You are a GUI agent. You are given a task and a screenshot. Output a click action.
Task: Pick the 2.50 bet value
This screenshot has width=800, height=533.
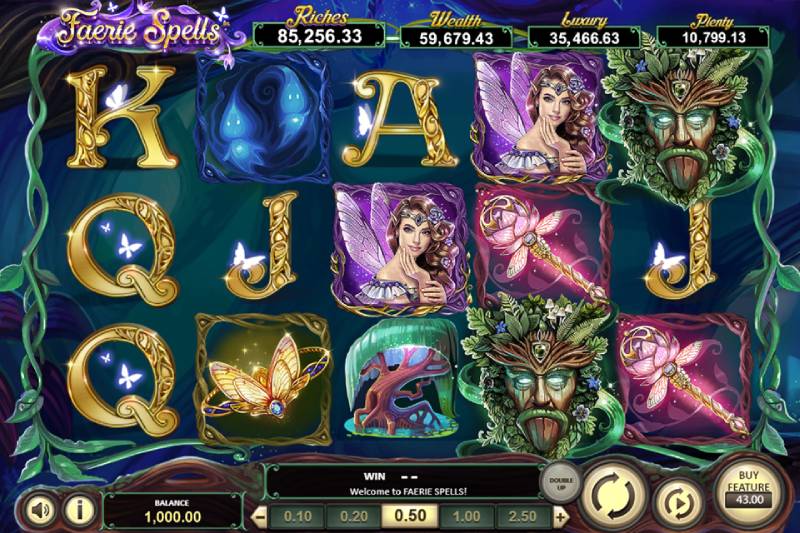[x=523, y=516]
